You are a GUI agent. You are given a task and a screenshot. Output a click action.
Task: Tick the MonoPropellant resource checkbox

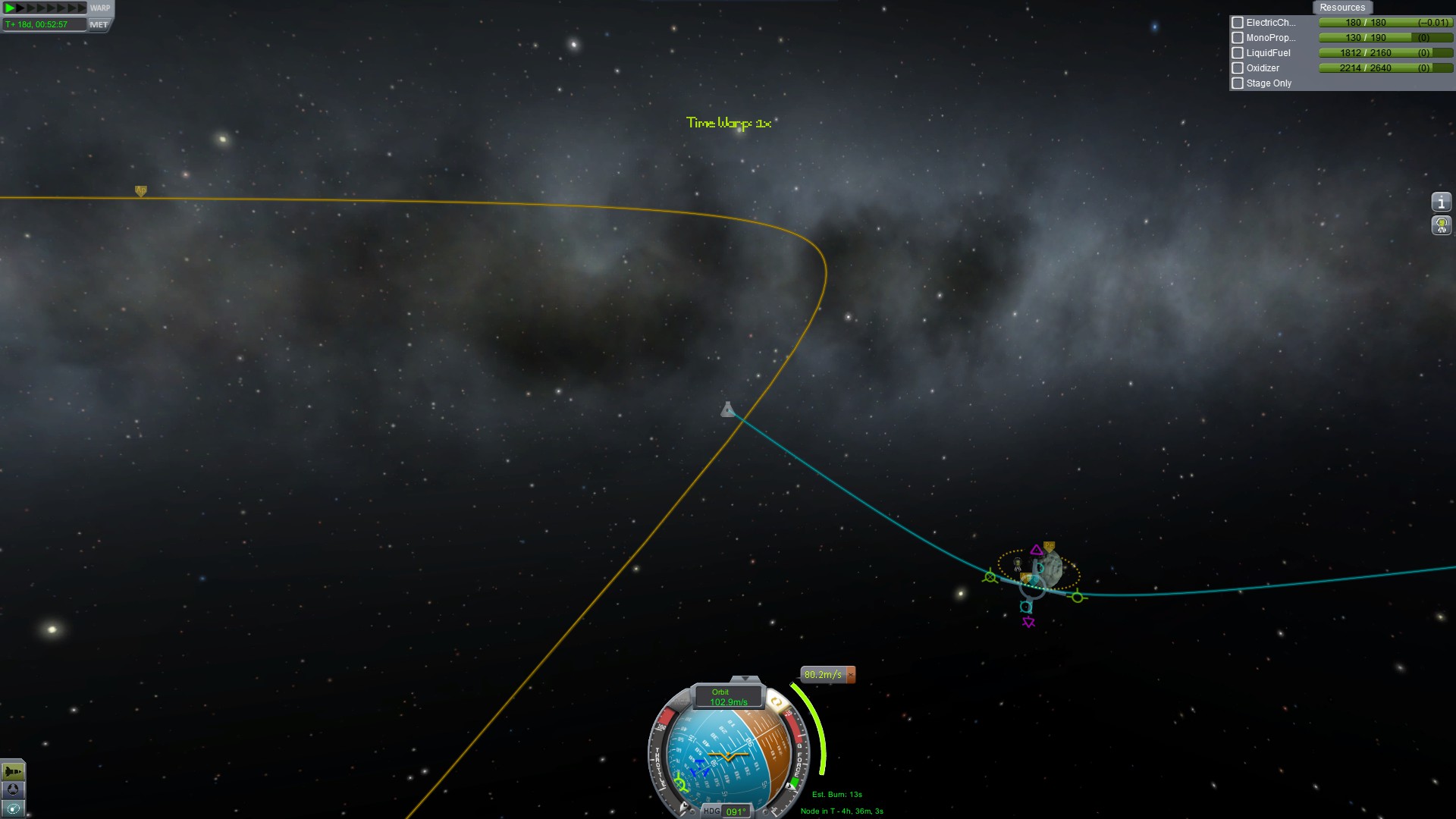1238,38
